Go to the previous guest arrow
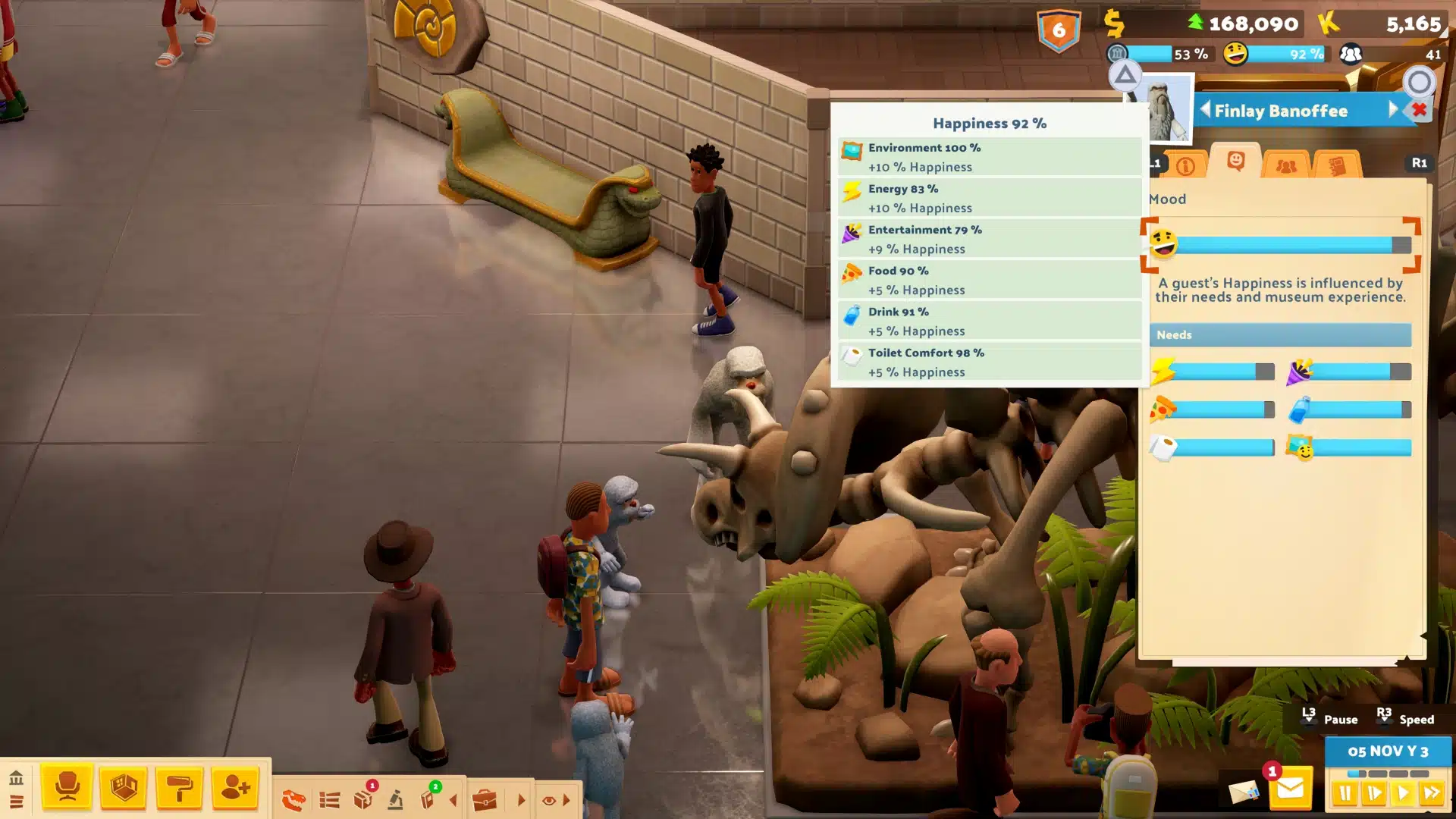Image resolution: width=1456 pixels, height=819 pixels. click(x=1205, y=110)
